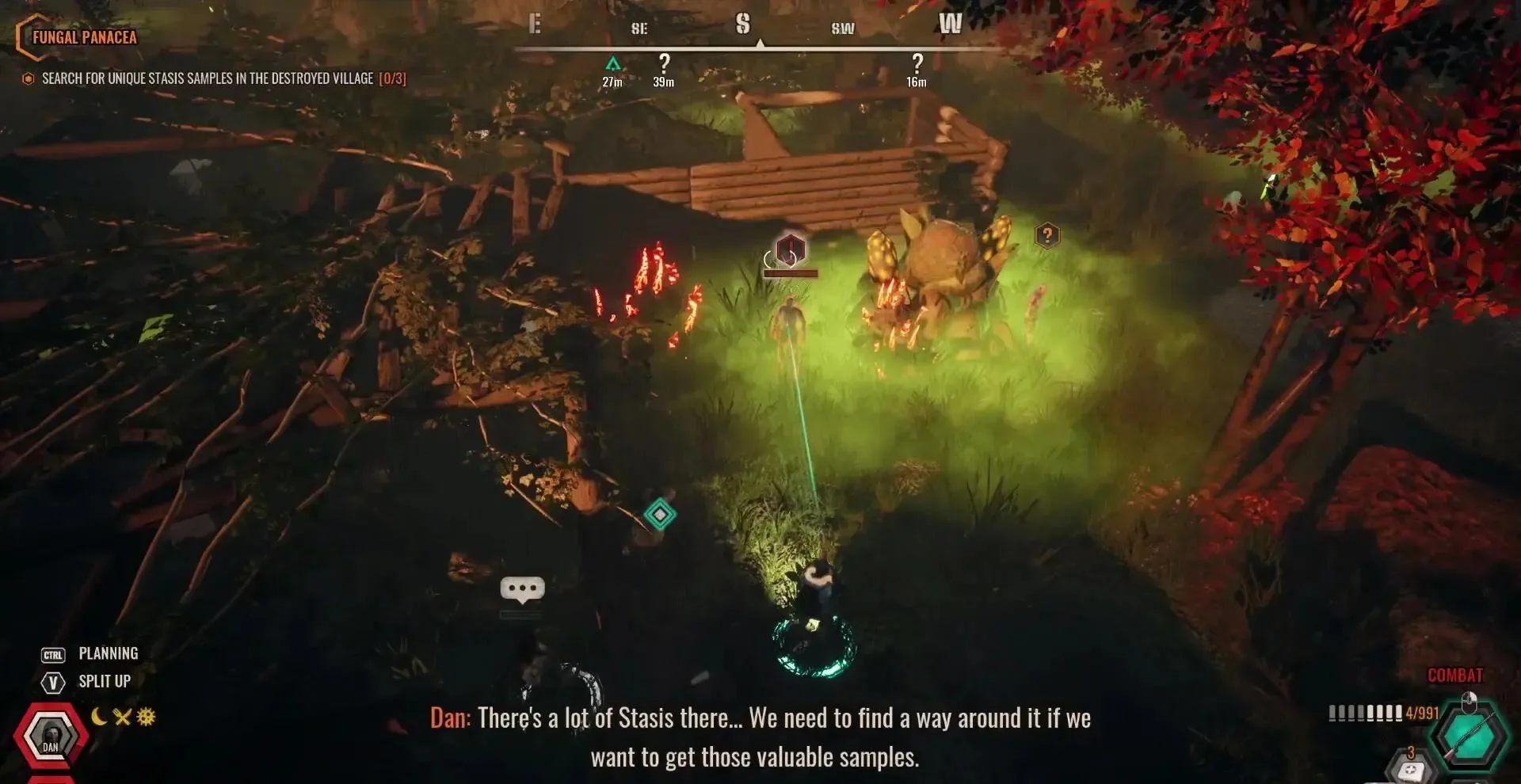Image resolution: width=1521 pixels, height=784 pixels.
Task: Open the Fungal Panacea quest tracker
Action: (x=84, y=37)
